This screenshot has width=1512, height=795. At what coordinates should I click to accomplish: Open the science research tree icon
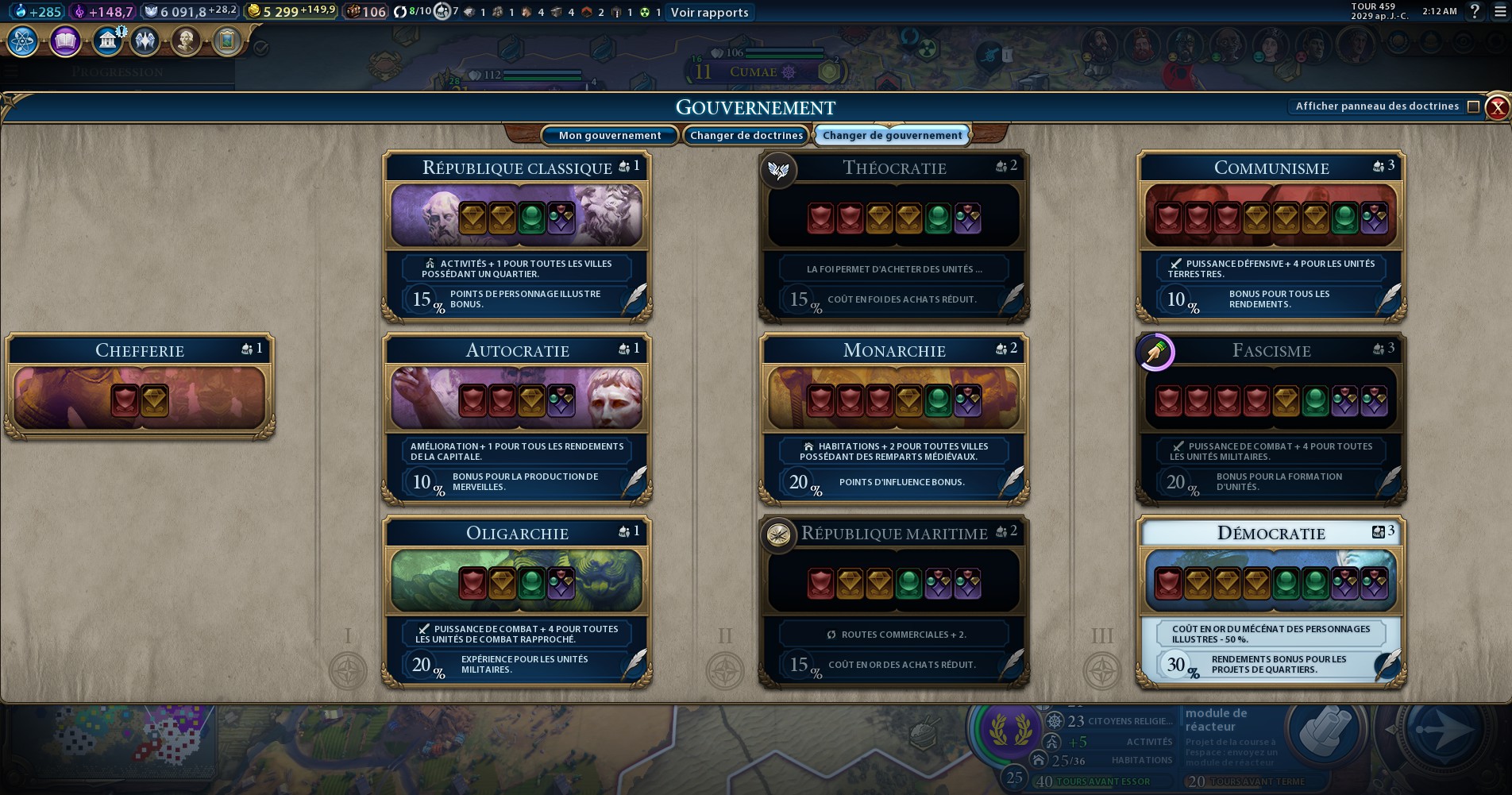(23, 41)
